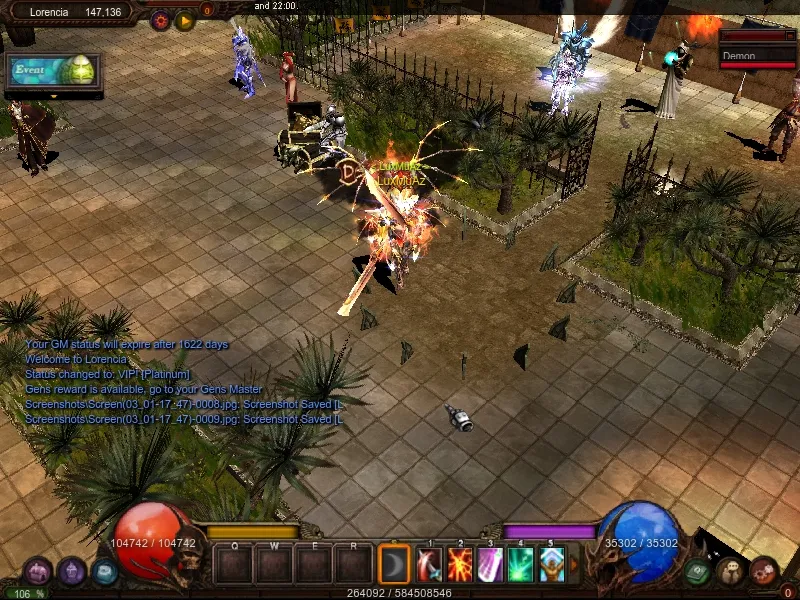Open the green round menu icon
This screenshot has width=800, height=600.
(x=698, y=571)
